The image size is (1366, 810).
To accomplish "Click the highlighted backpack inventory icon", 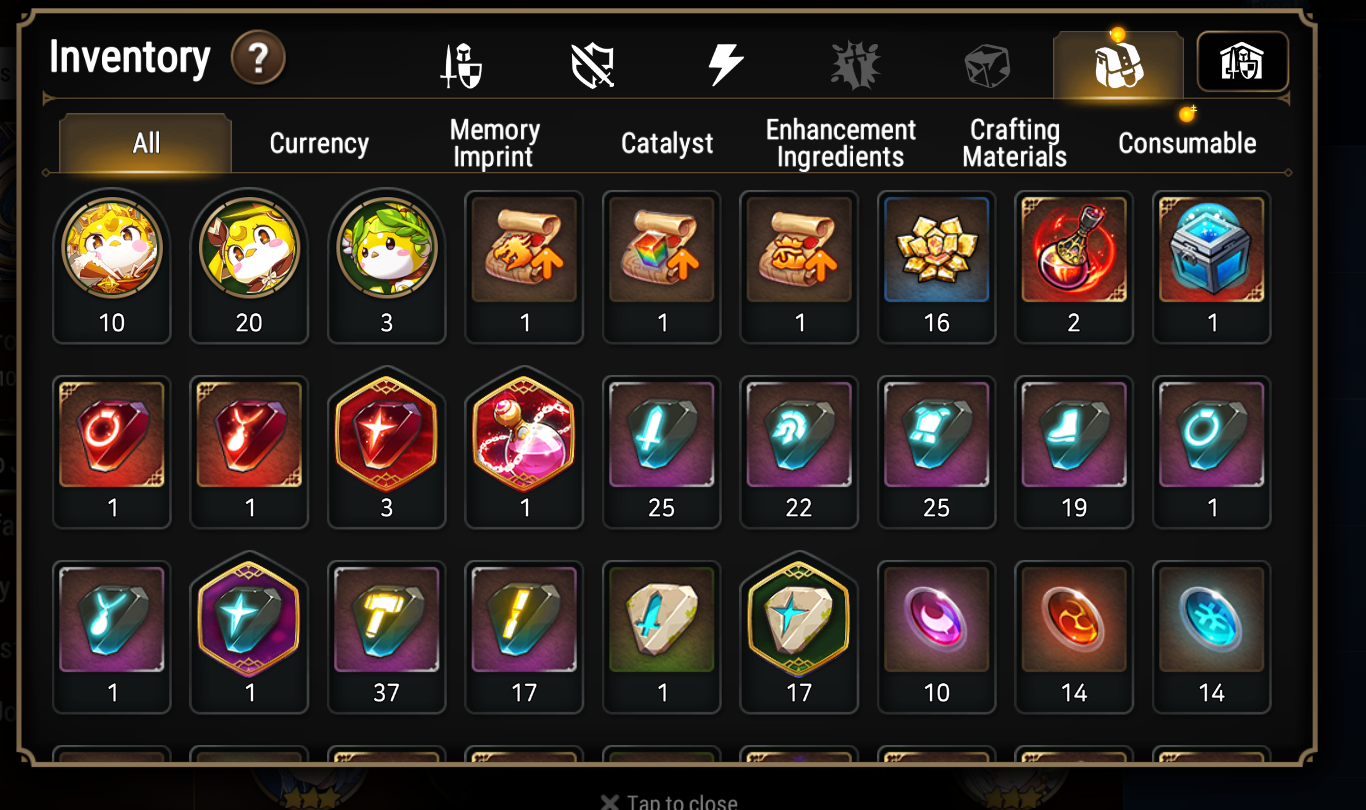I will [x=1118, y=62].
